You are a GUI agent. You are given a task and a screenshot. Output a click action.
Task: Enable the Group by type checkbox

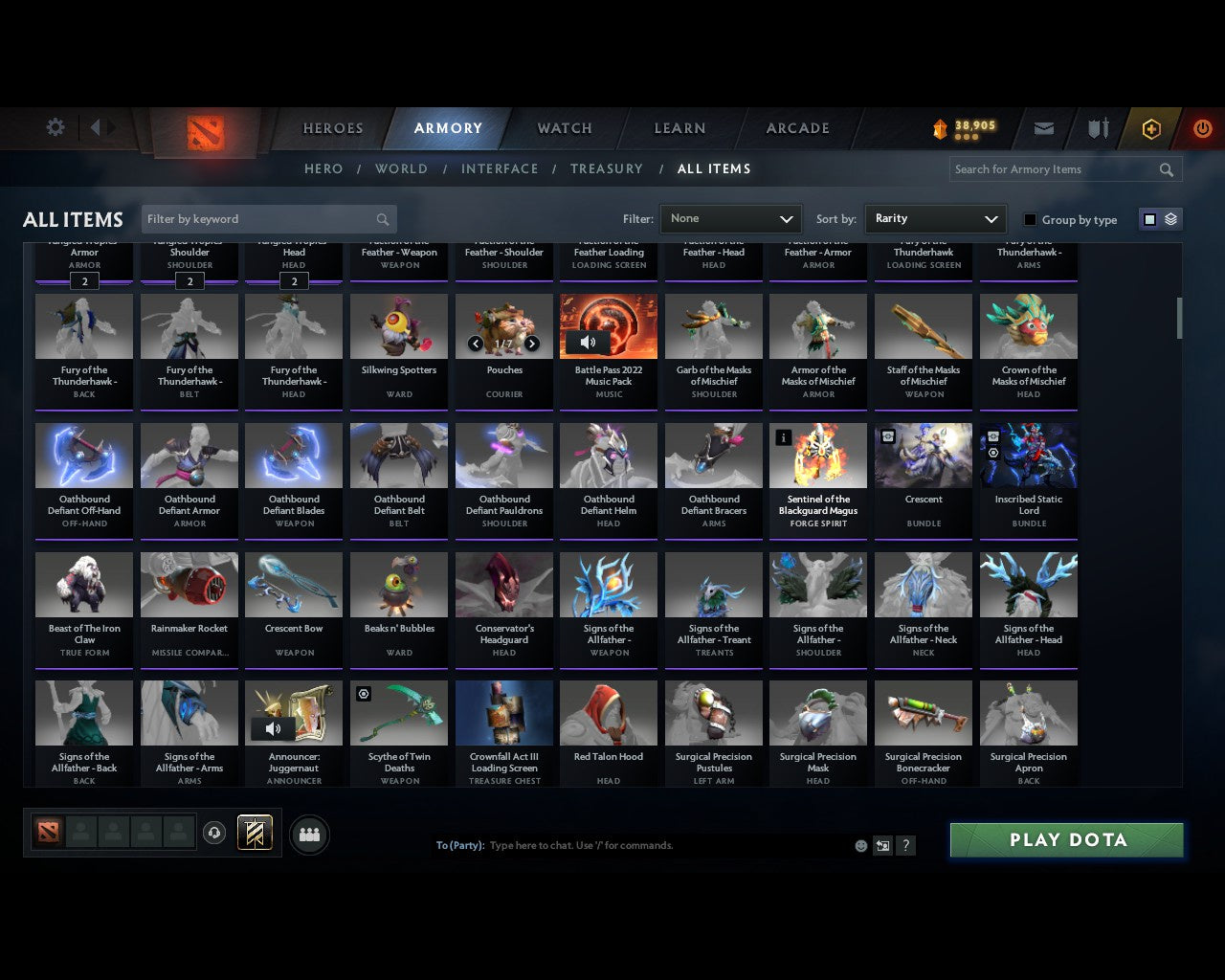1030,219
